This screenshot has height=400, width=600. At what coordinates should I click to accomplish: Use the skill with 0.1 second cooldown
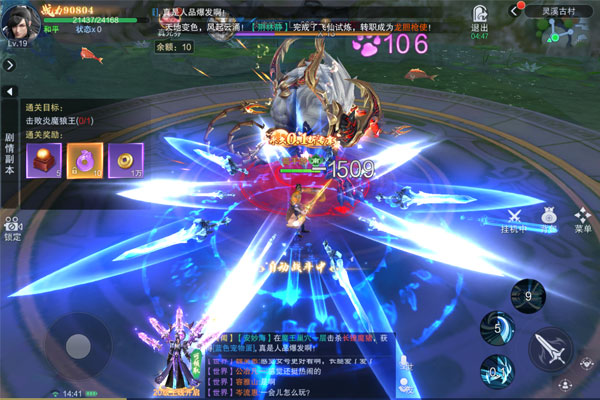pos(496,370)
